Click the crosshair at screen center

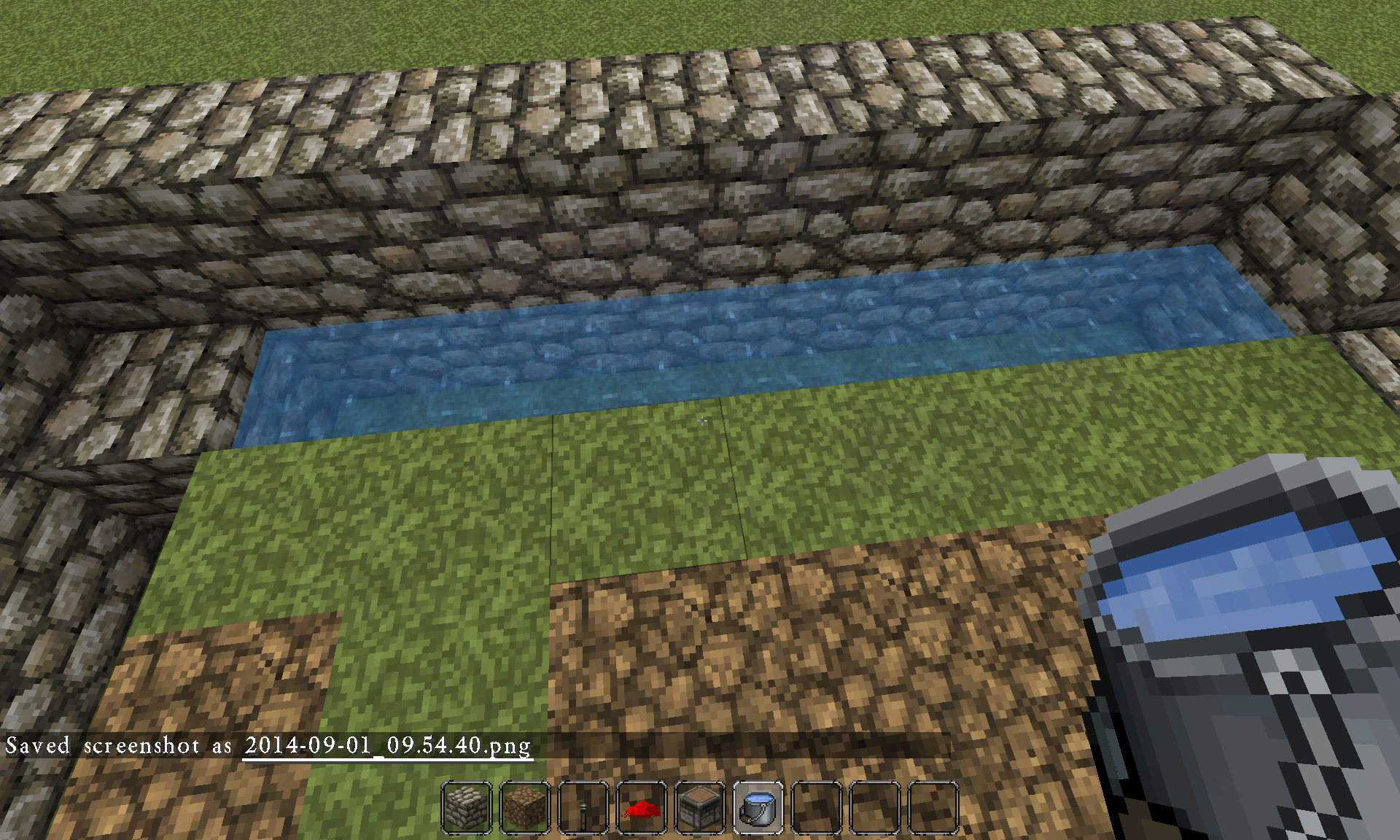[701, 421]
